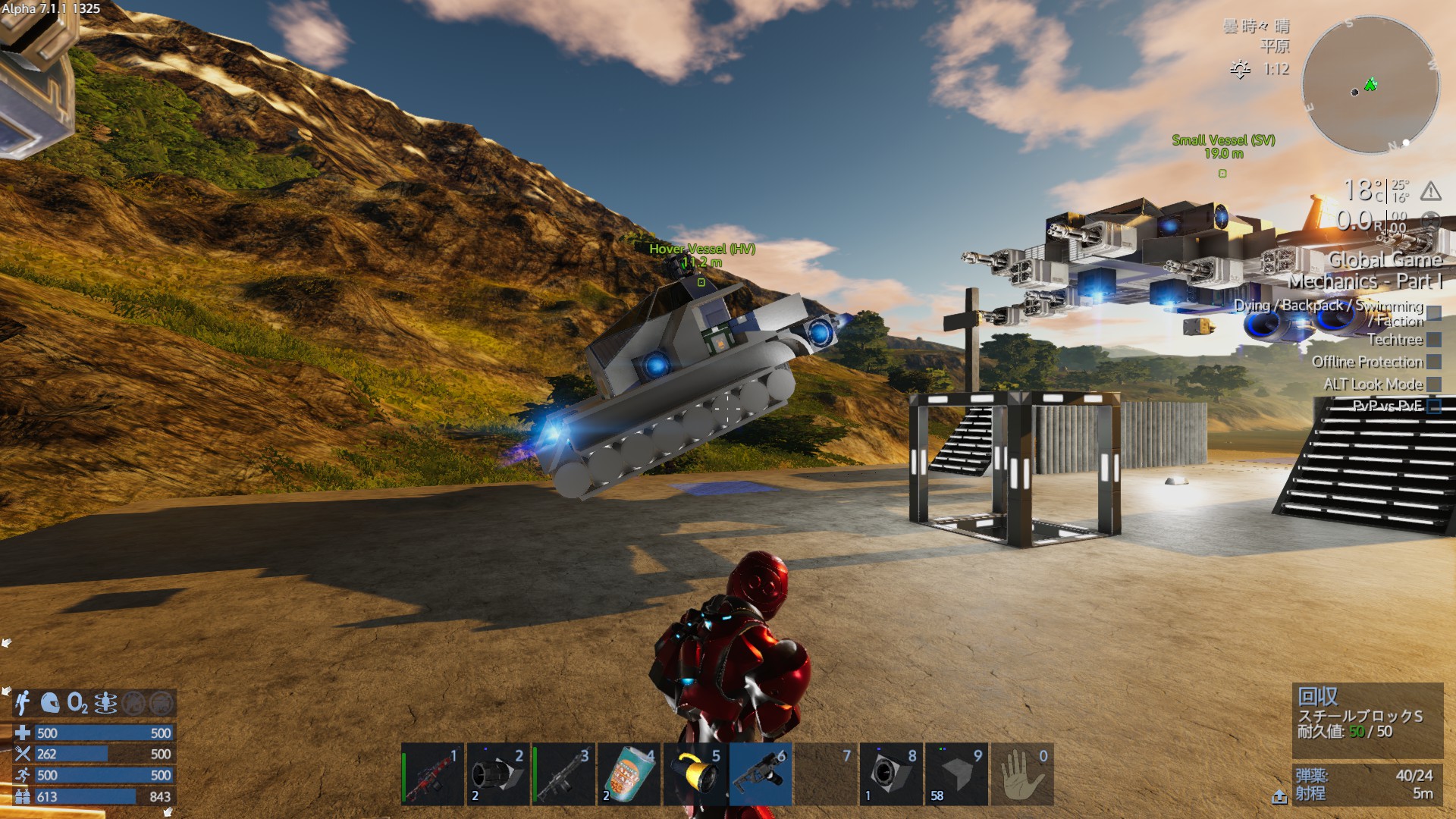1456x819 pixels.
Task: Tick the Dying / Backpack / Swimming / Faction checkbox
Action: 1433,313
